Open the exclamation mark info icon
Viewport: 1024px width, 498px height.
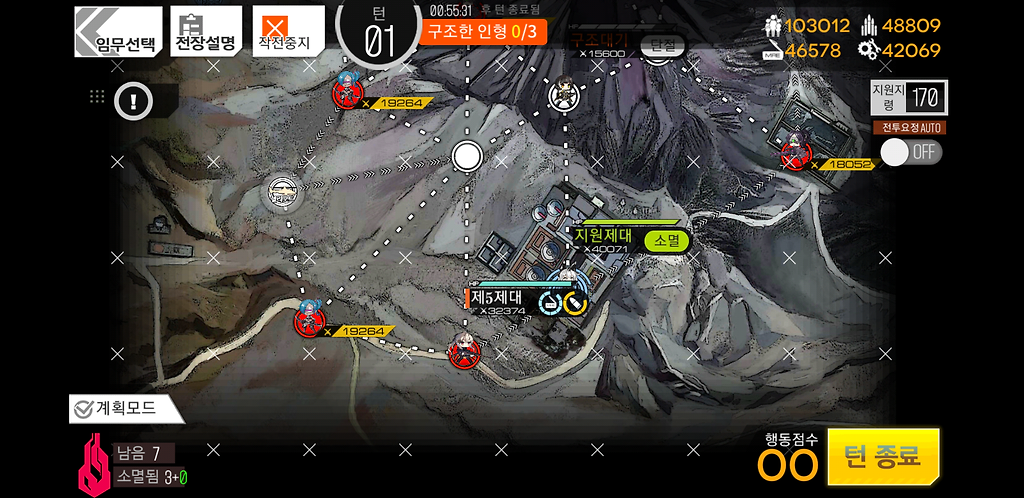pyautogui.click(x=132, y=100)
